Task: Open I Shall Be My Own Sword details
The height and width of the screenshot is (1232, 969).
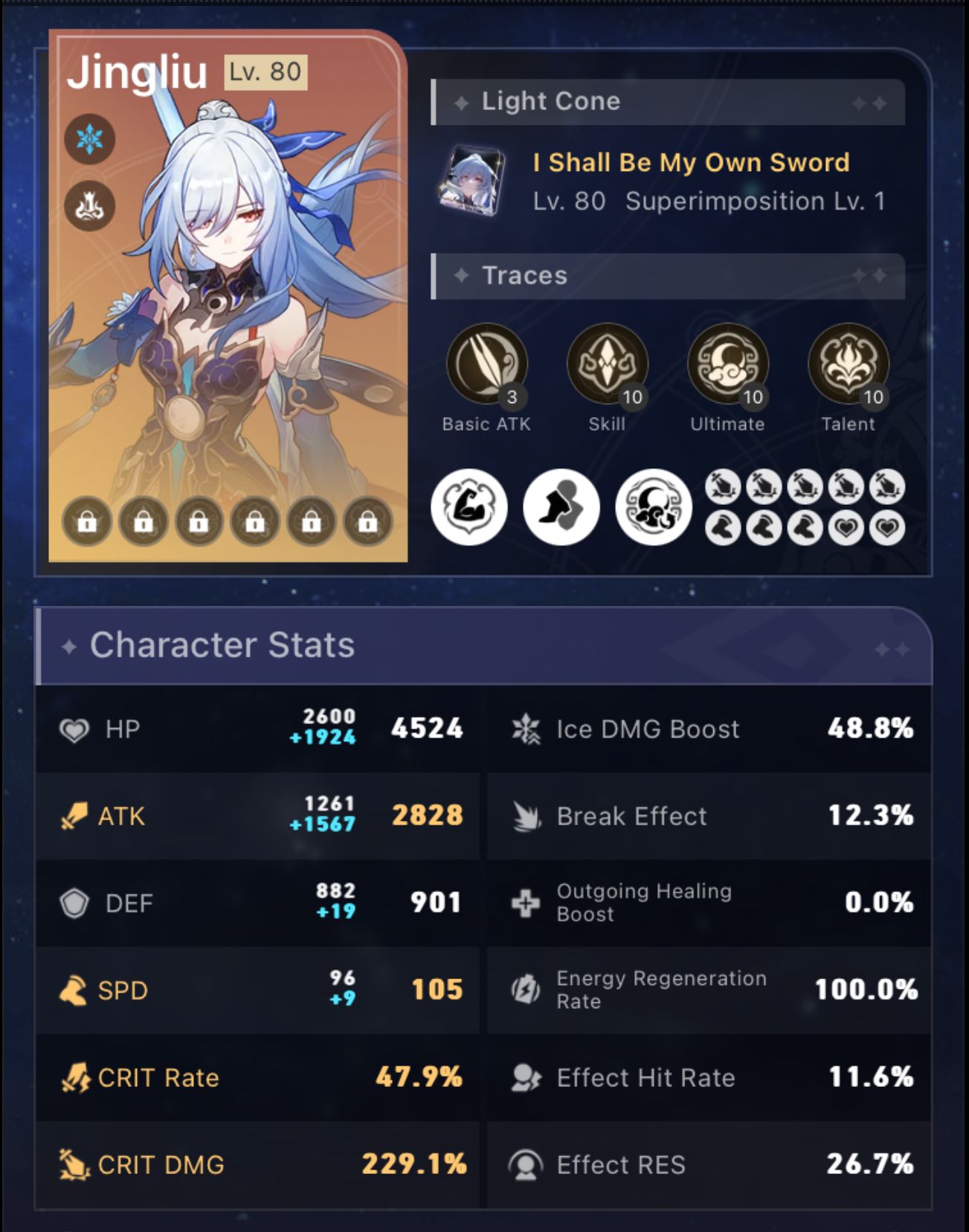Action: tap(690, 162)
